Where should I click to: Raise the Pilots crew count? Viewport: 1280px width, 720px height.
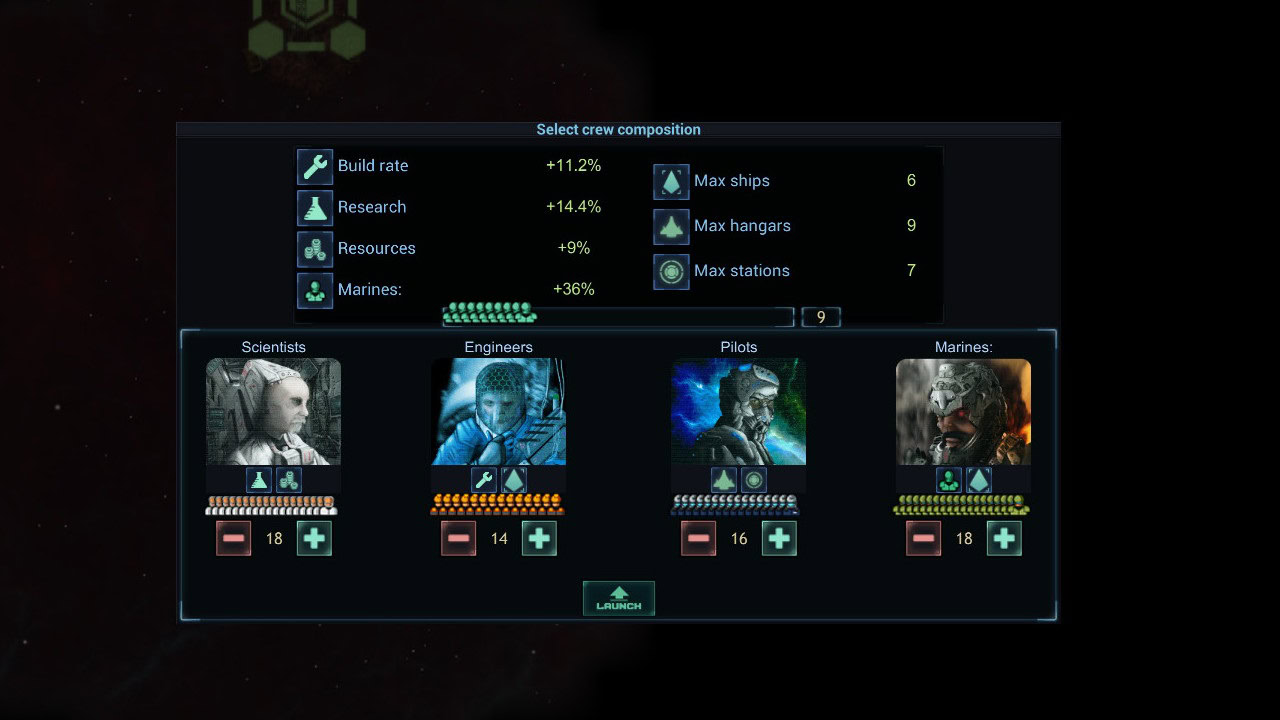[x=779, y=539]
